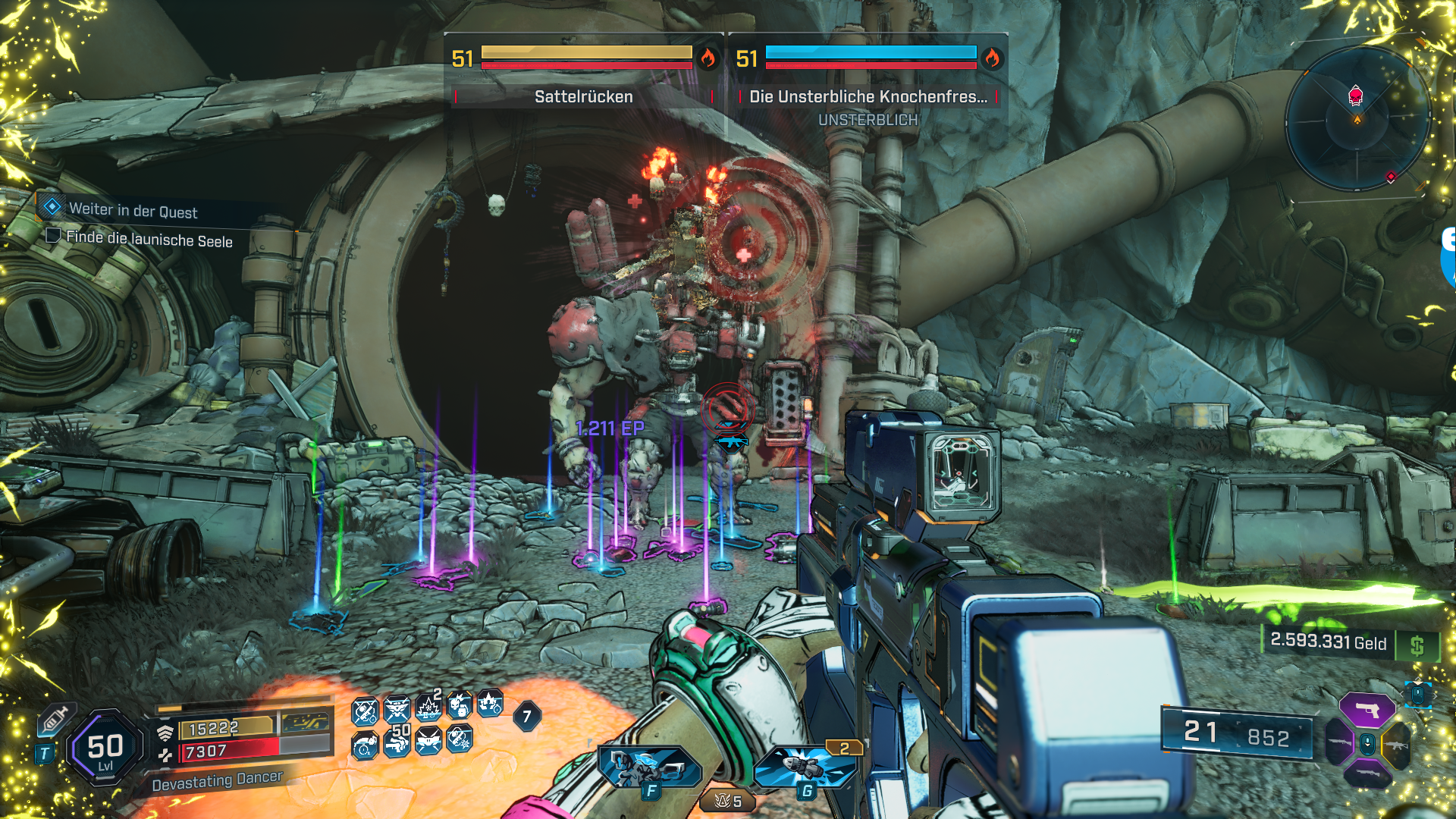Check the 'Finde die launische Seele' objective box

(53, 236)
